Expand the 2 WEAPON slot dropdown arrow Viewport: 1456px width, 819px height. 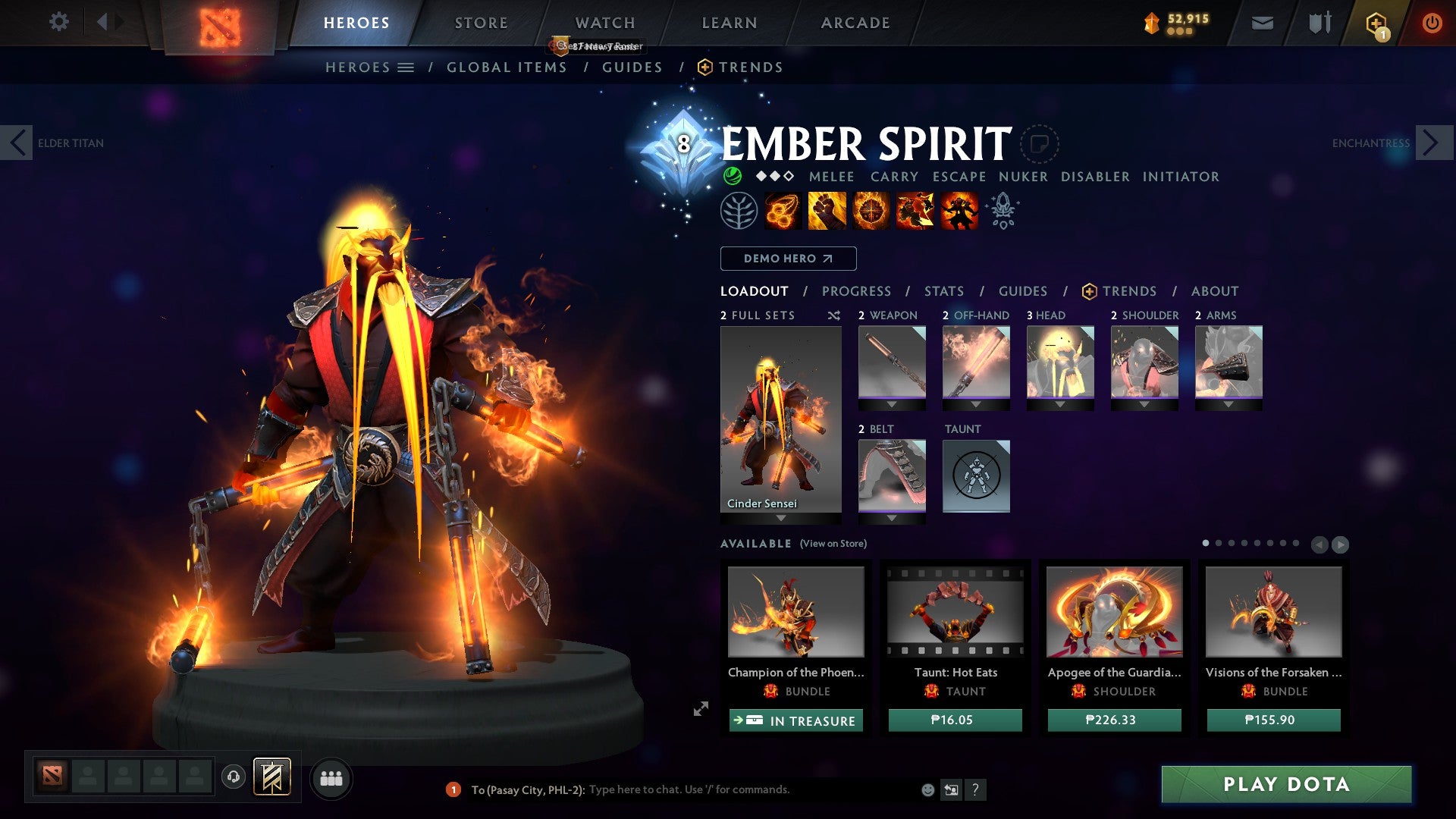pyautogui.click(x=892, y=404)
